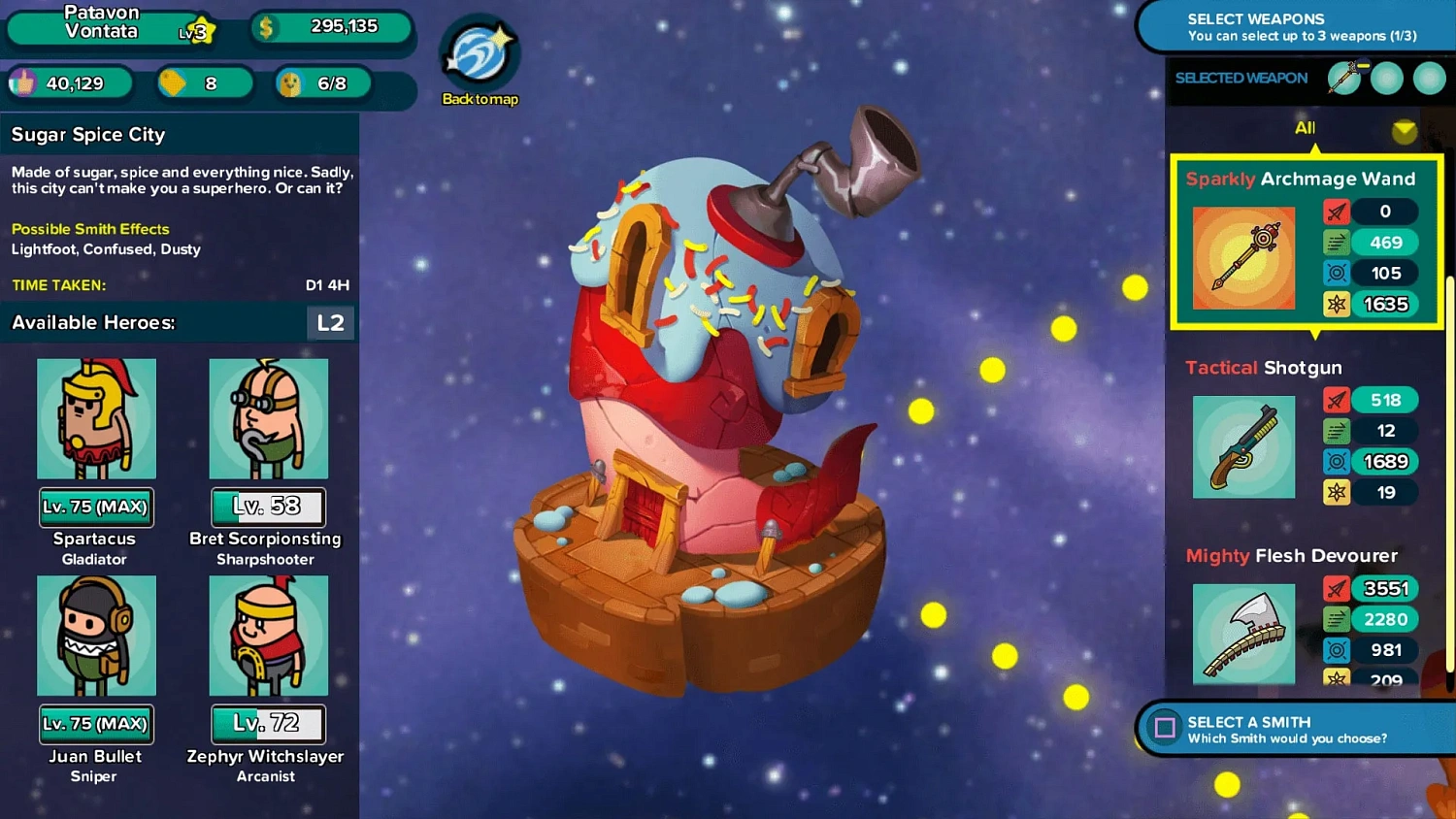Screen dimensions: 1456x819
Task: Toggle the second empty weapon selection slot
Action: pyautogui.click(x=1388, y=79)
